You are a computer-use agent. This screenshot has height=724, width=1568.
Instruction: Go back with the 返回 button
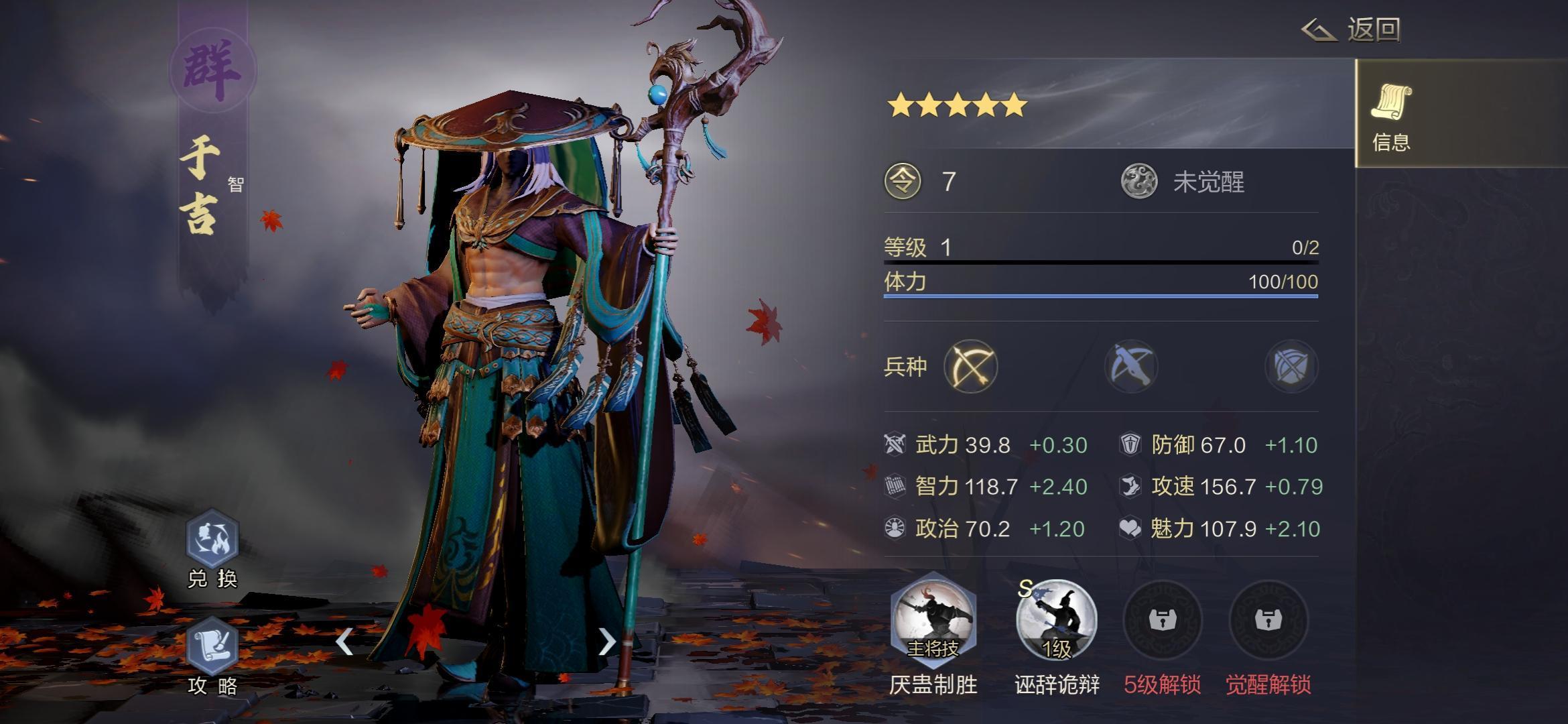[x=1352, y=29]
